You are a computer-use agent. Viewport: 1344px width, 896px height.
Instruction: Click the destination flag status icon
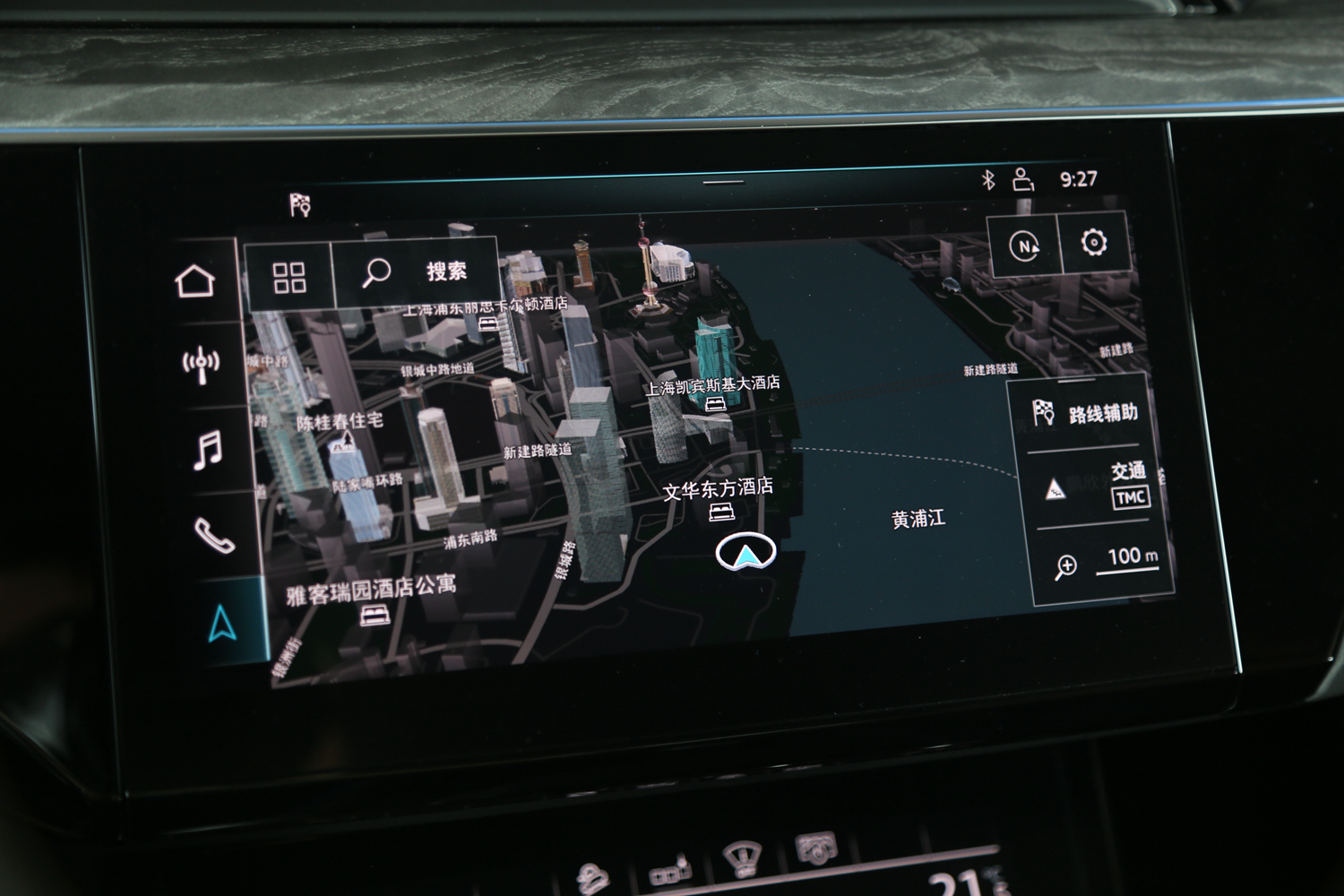click(300, 205)
